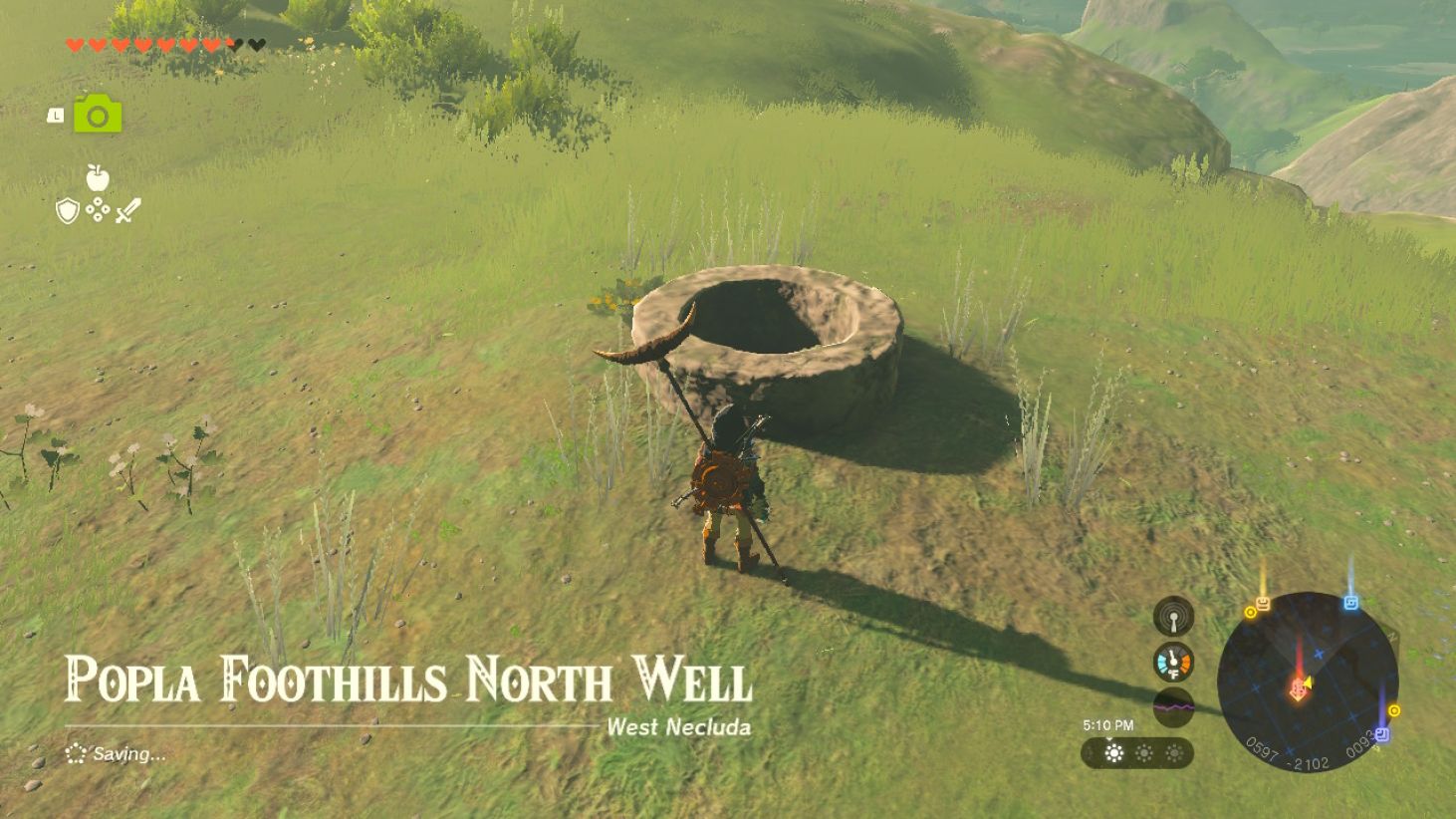
Task: Select the shield equipment icon
Action: tap(66, 211)
